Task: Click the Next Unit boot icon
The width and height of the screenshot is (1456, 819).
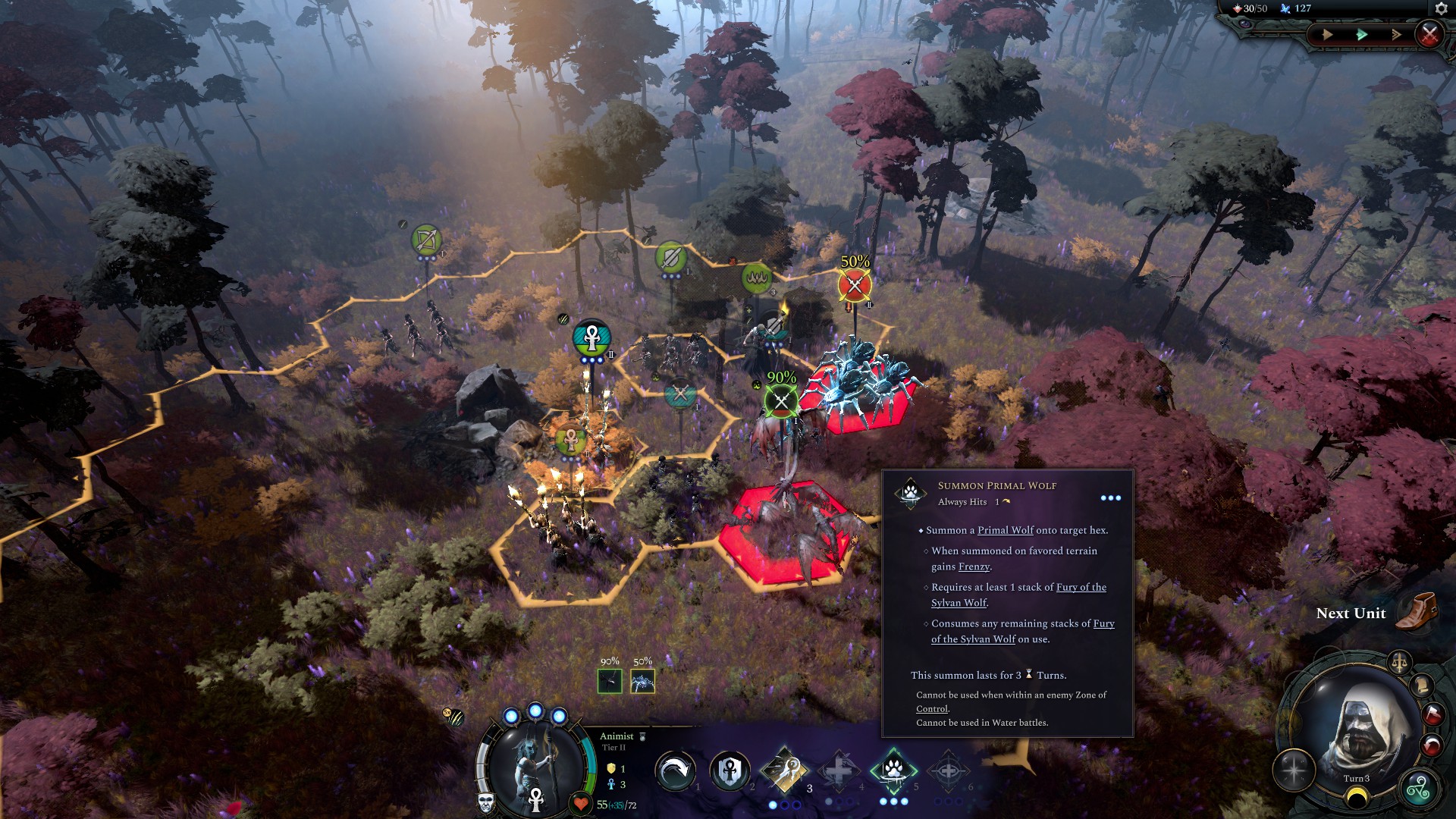Action: pyautogui.click(x=1417, y=613)
